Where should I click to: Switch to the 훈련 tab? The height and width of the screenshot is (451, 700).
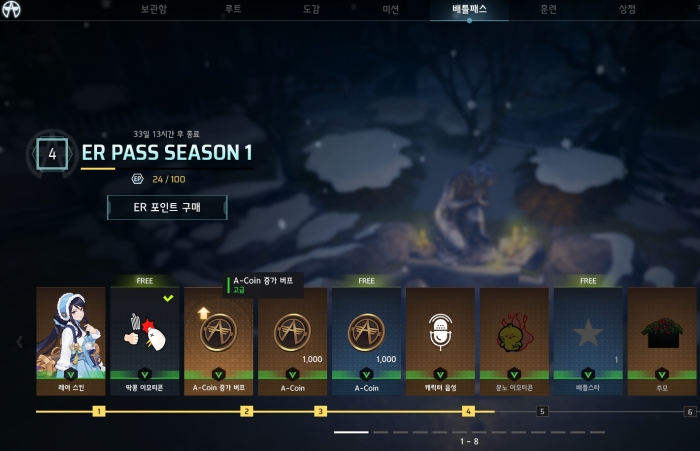(x=548, y=9)
